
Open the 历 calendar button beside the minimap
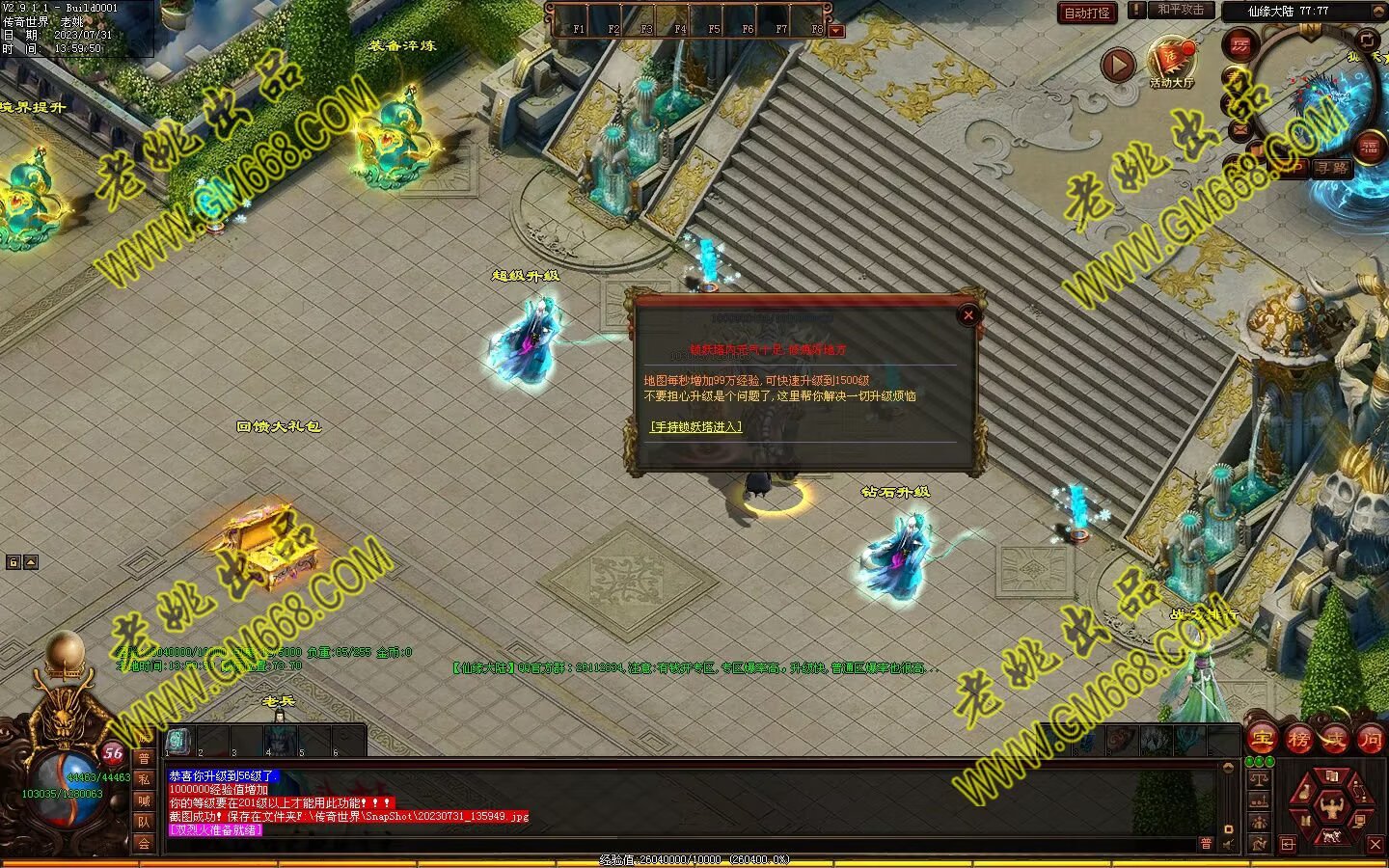click(1240, 44)
